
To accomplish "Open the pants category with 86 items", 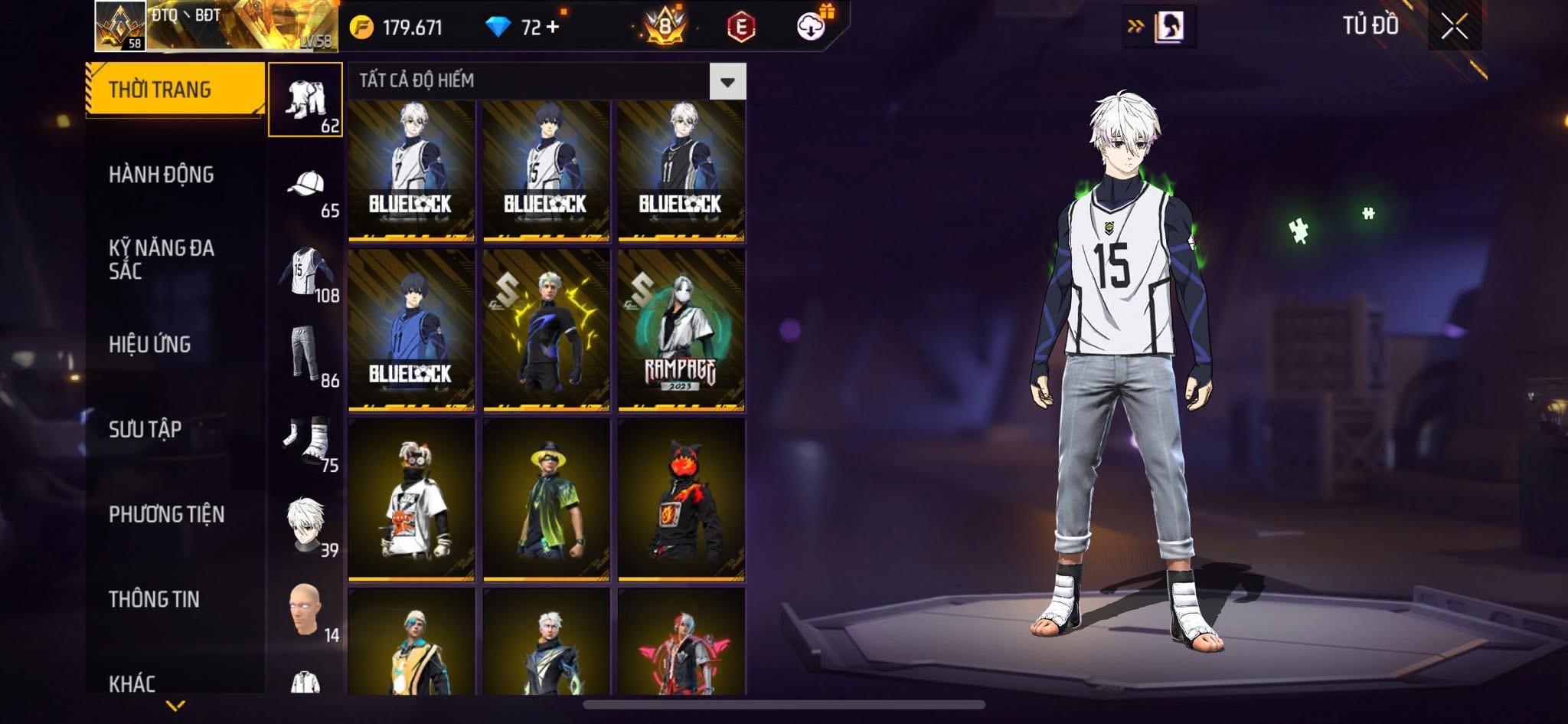I will click(x=306, y=355).
